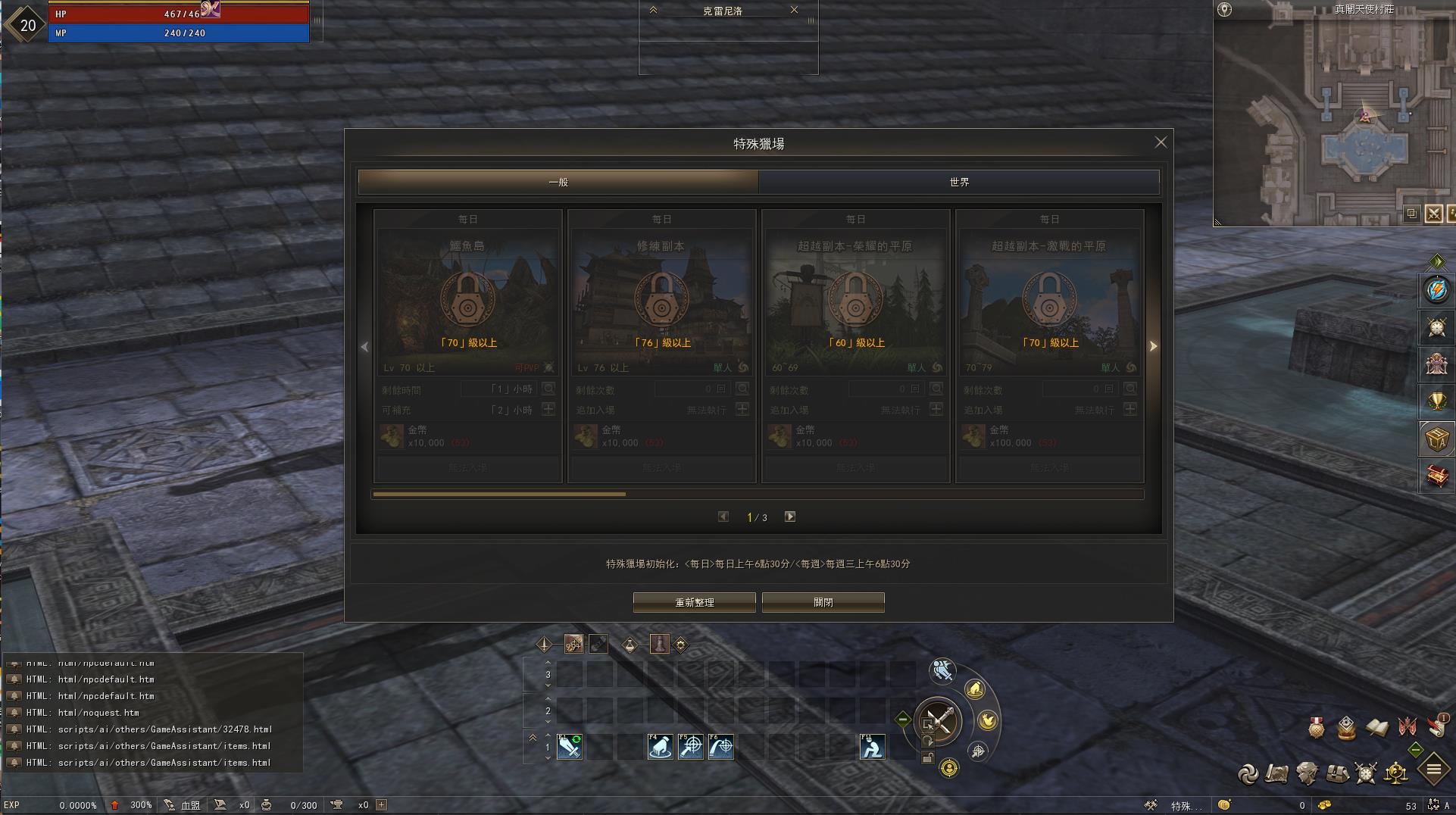
Task: Open the trophy icon on right sidebar
Action: [x=1436, y=401]
